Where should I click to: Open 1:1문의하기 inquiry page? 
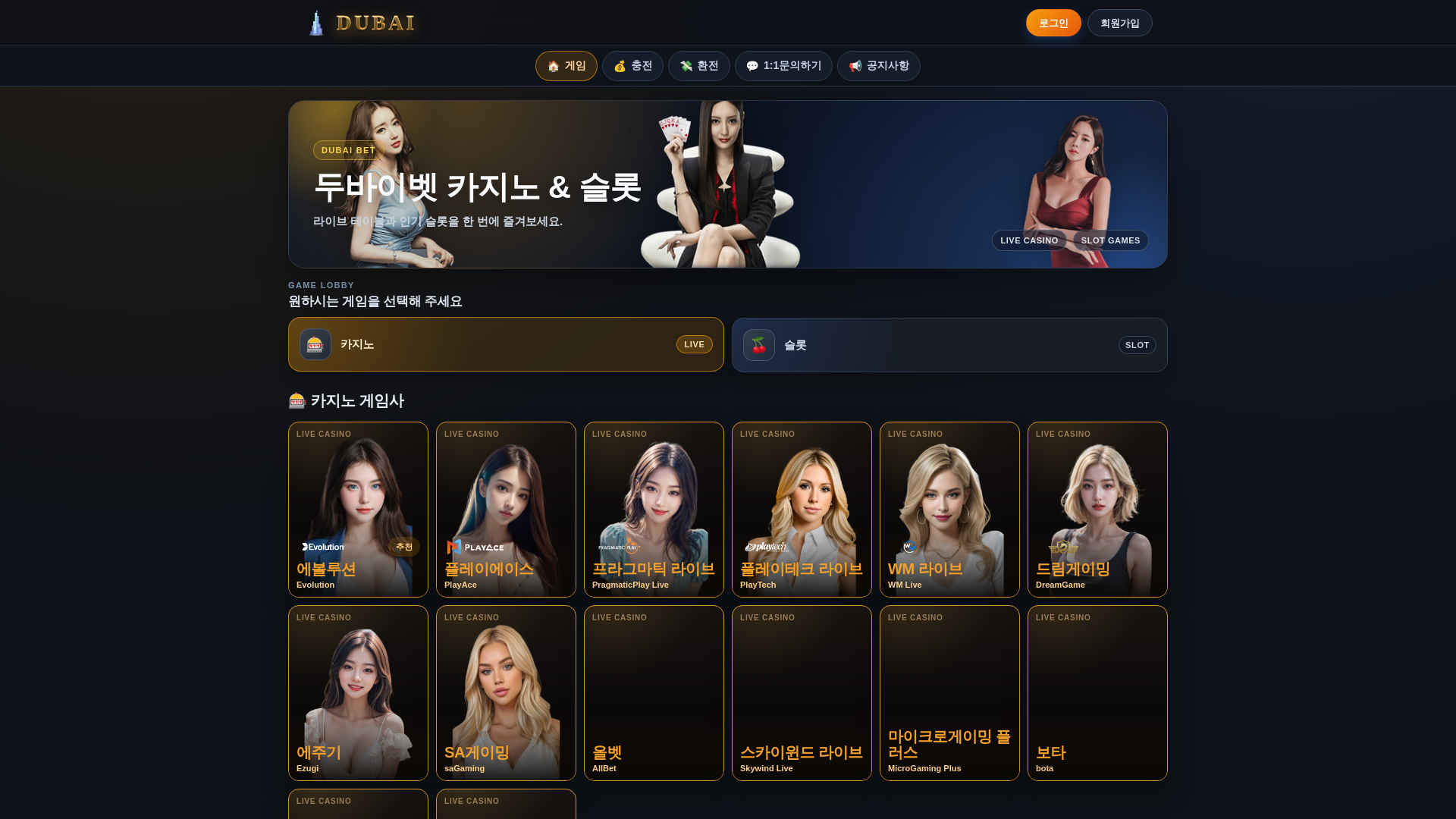pos(783,66)
